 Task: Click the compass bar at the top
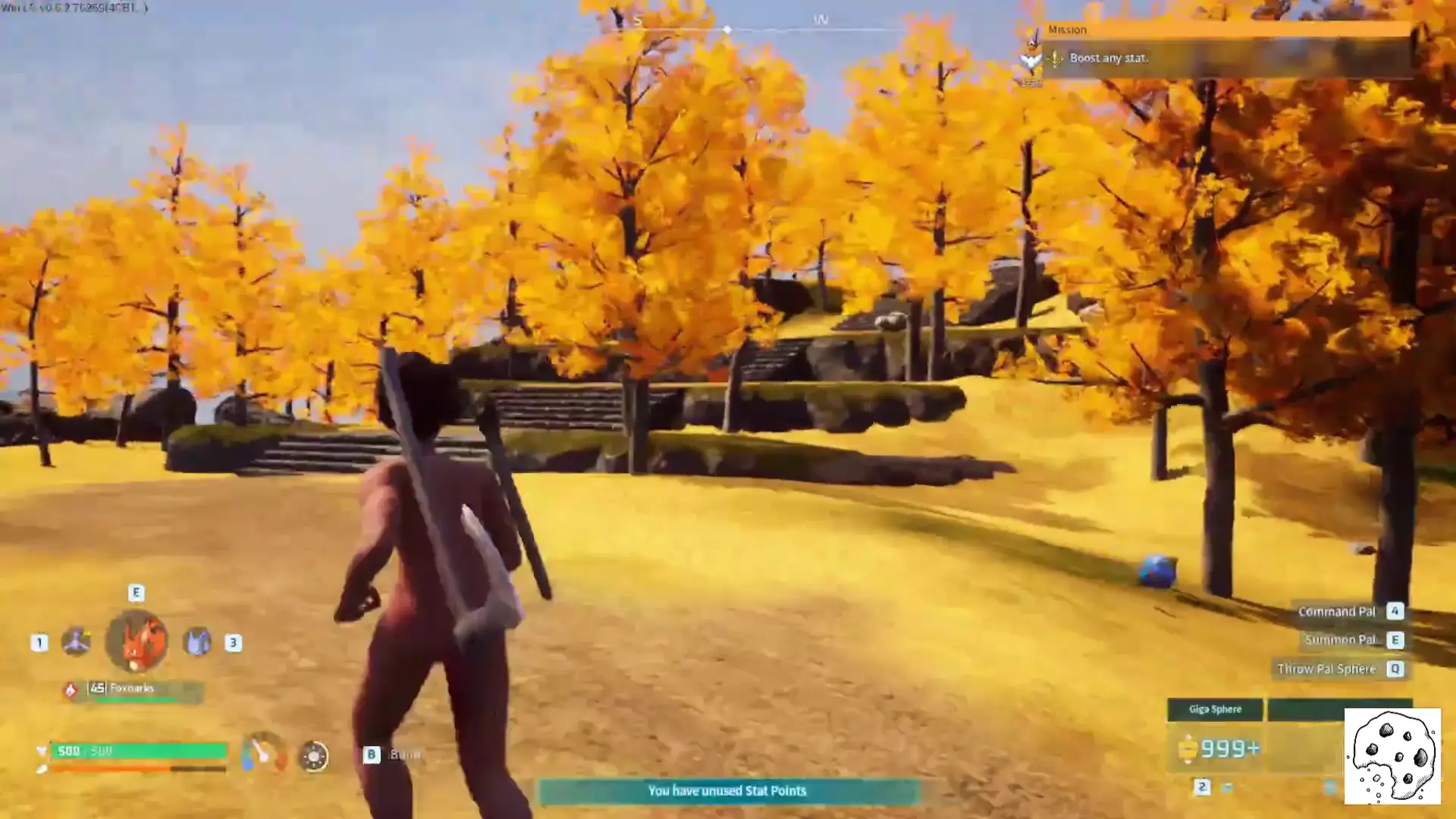(x=728, y=29)
